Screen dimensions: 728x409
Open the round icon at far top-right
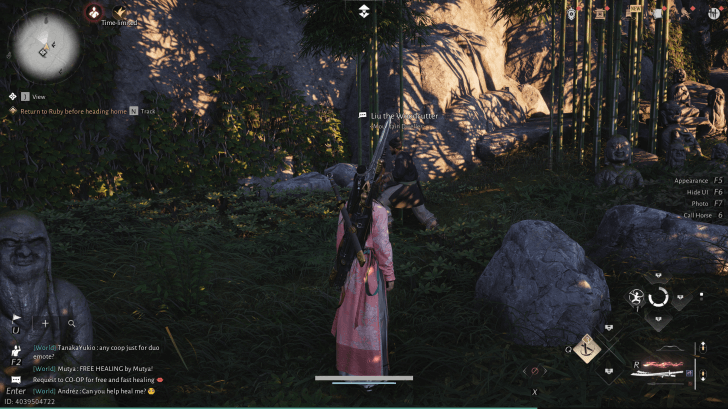pos(716,12)
